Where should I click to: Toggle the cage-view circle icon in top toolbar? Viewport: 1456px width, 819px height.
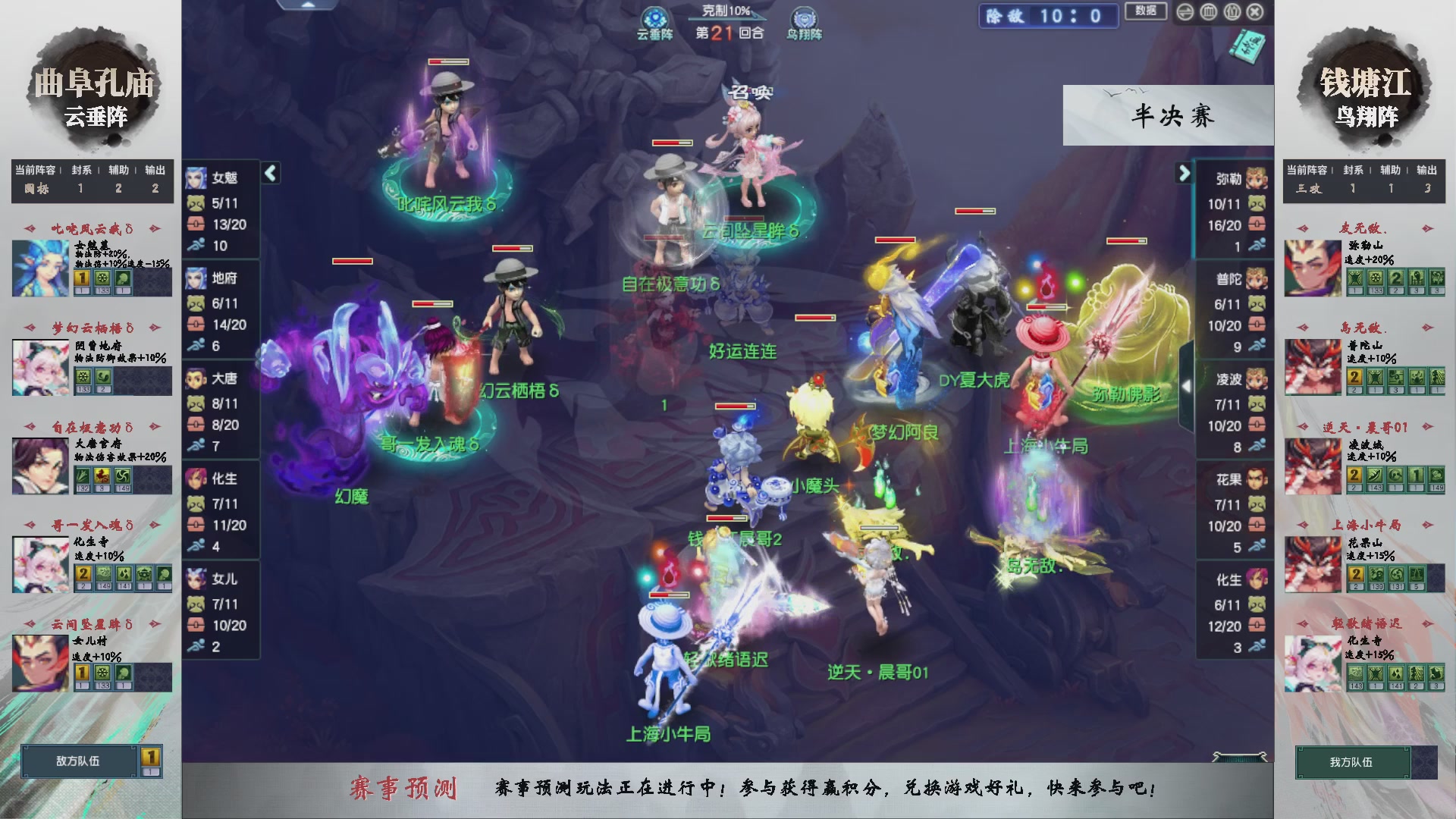1207,12
